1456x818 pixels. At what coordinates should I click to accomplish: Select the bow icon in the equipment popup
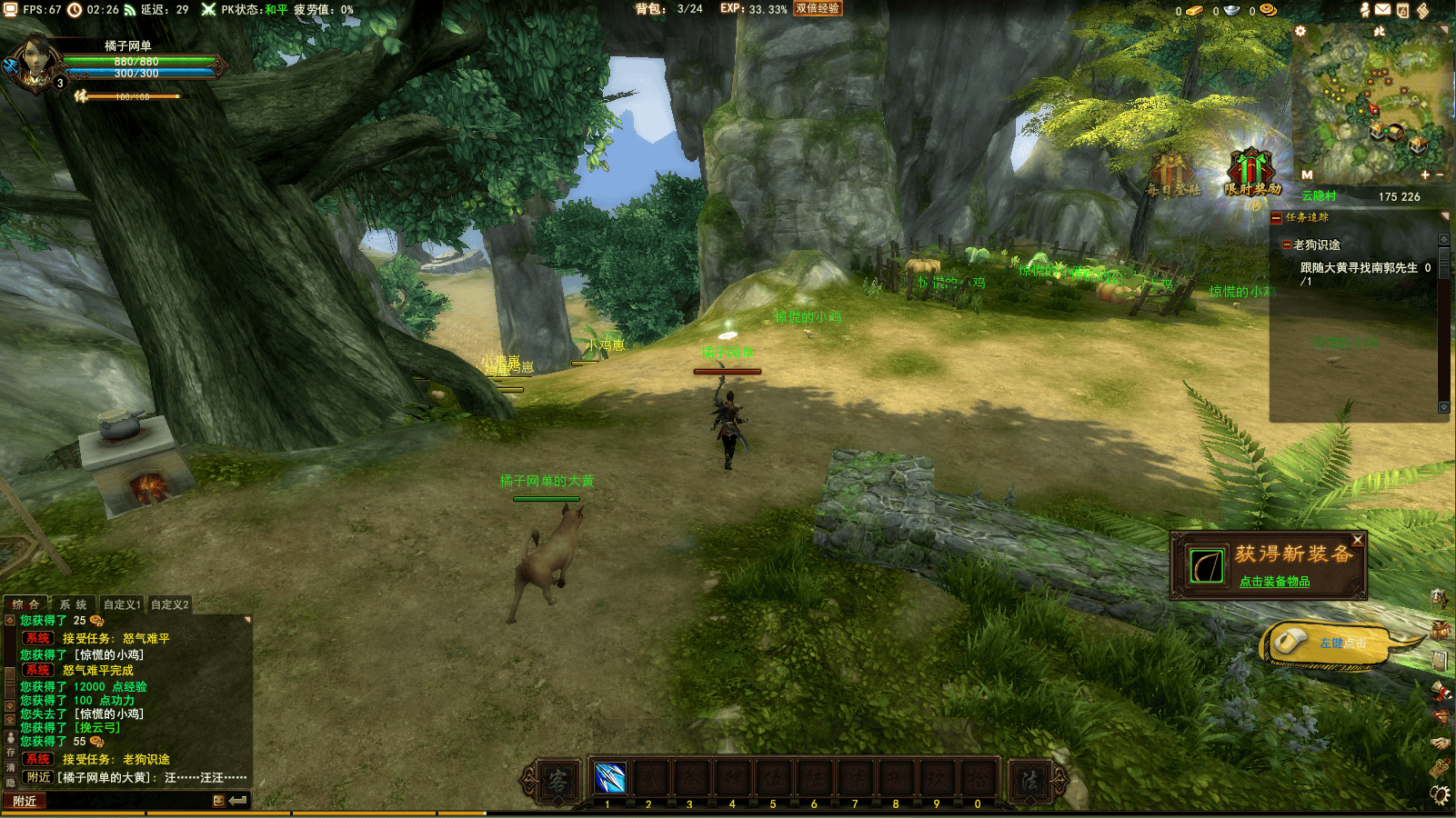pyautogui.click(x=1207, y=566)
